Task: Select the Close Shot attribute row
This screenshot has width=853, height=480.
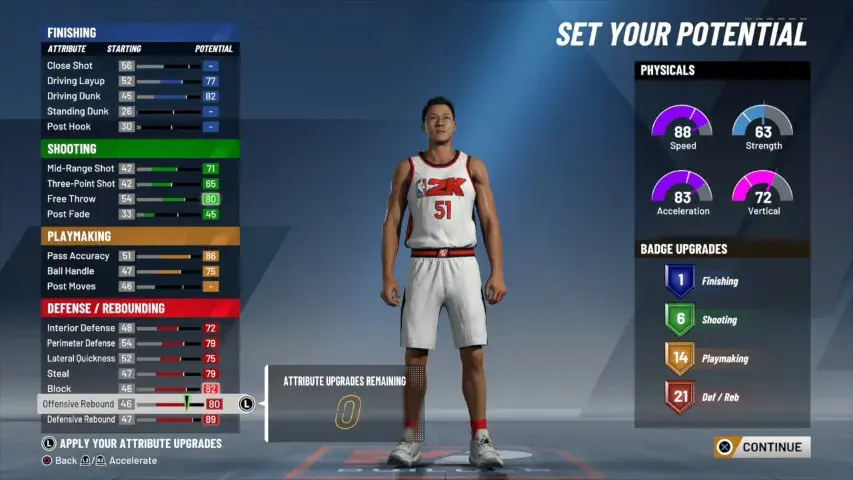Action: coord(140,66)
